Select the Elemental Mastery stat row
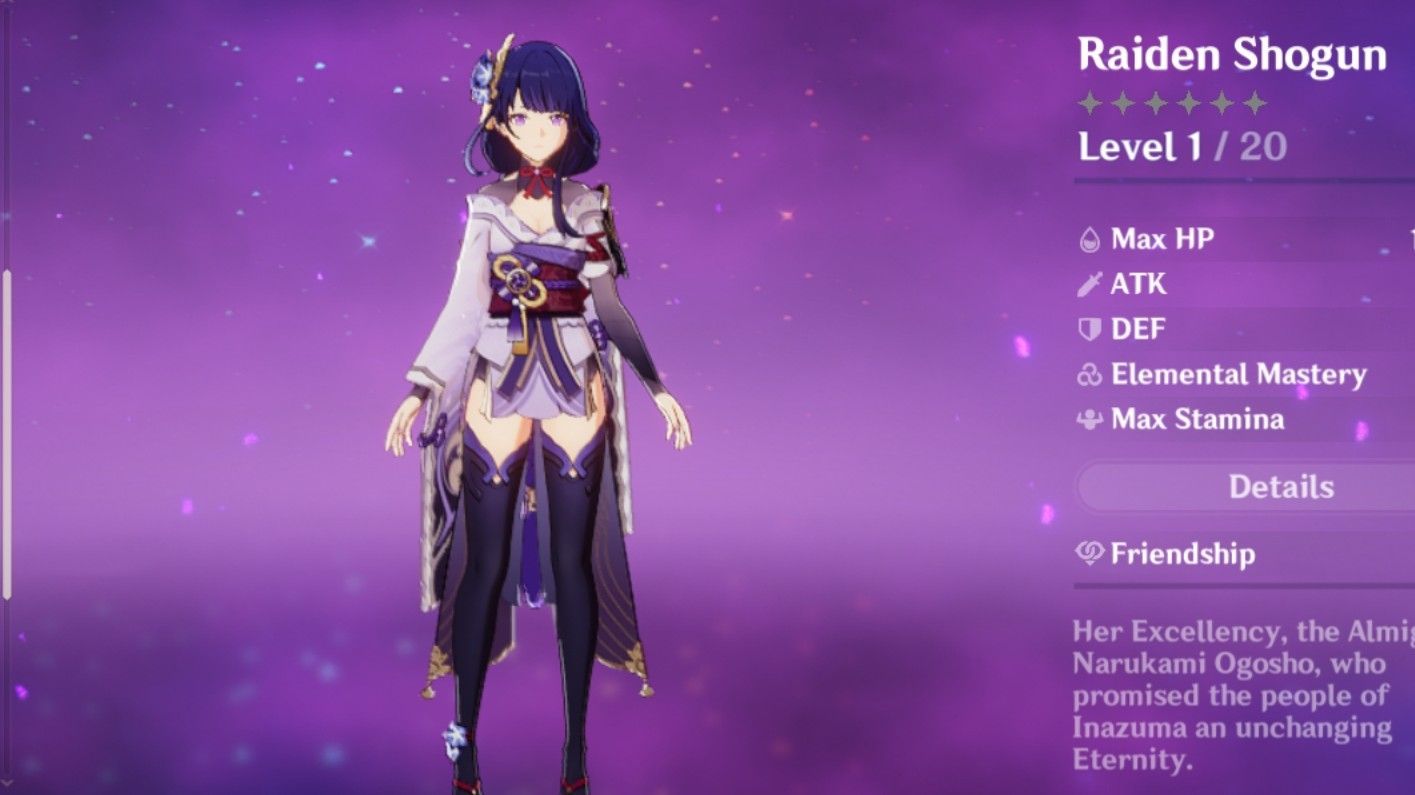This screenshot has height=795, width=1415. click(1230, 375)
